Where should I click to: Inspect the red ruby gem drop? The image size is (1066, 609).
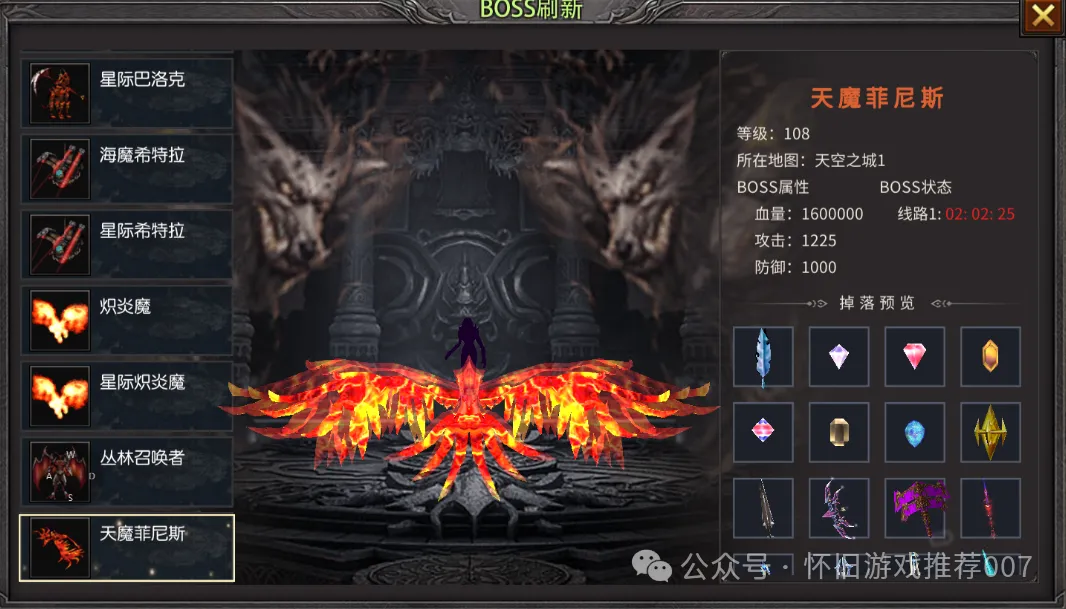pyautogui.click(x=915, y=357)
